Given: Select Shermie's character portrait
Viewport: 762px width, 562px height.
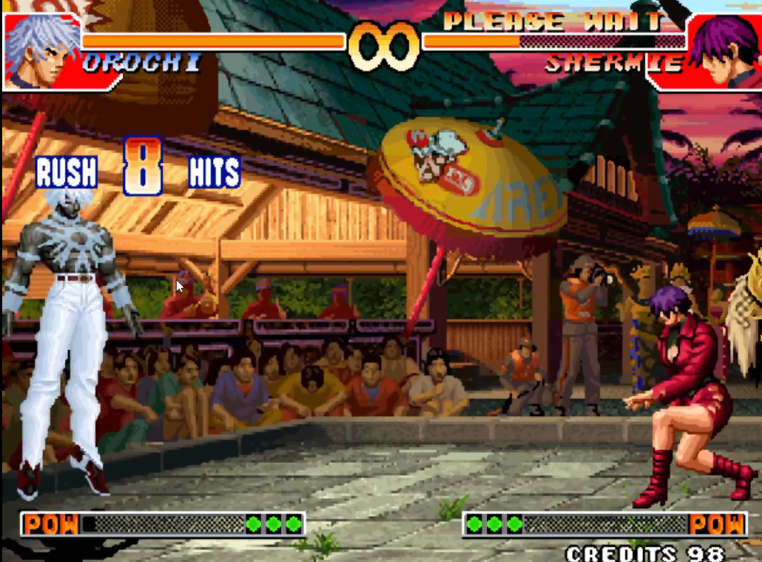Looking at the screenshot, I should 724,50.
